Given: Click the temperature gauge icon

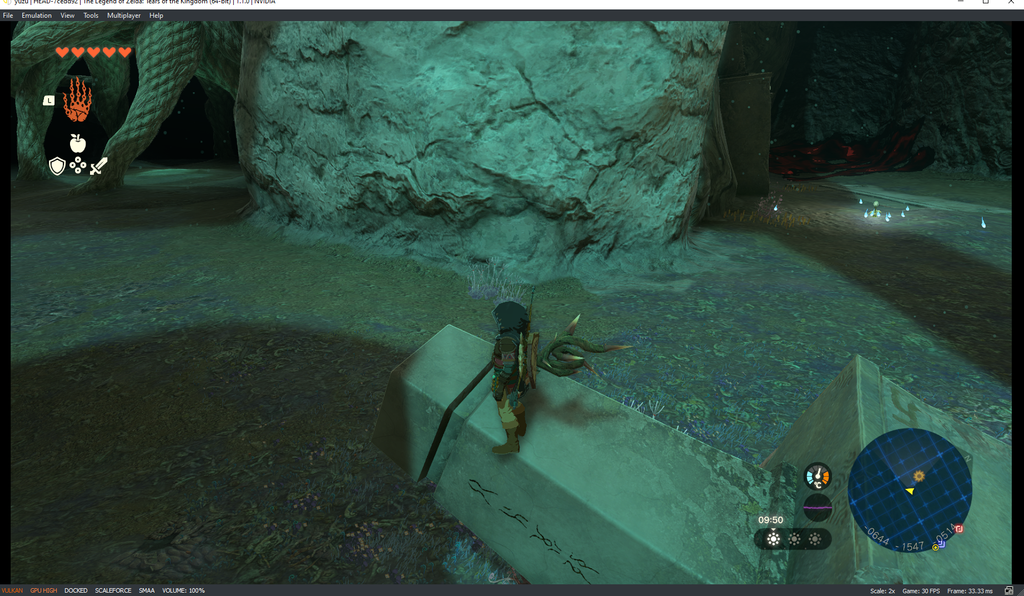Looking at the screenshot, I should click(817, 476).
